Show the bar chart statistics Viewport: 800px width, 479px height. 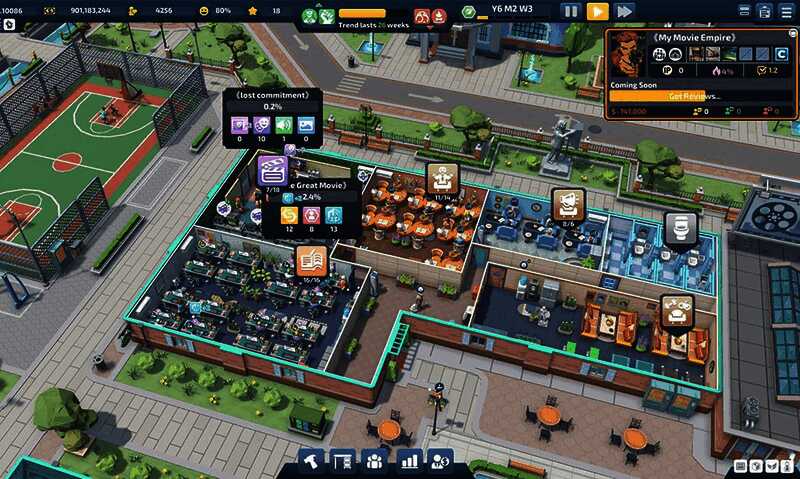coord(408,461)
